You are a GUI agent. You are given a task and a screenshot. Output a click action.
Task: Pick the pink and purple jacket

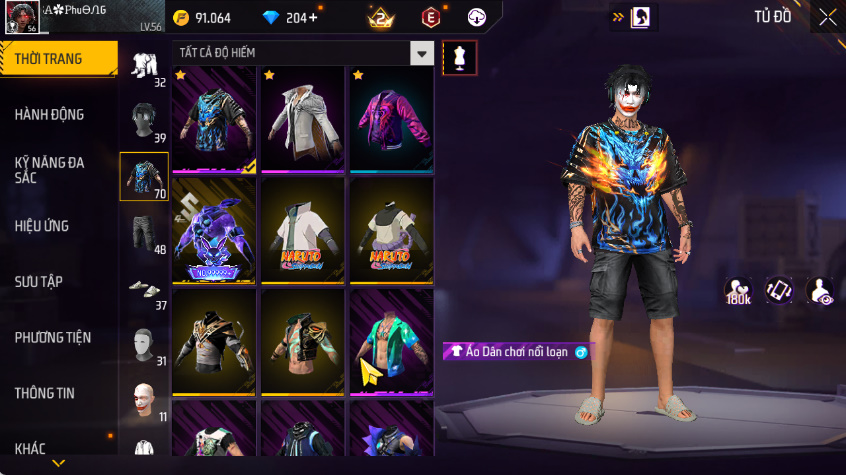pos(391,119)
